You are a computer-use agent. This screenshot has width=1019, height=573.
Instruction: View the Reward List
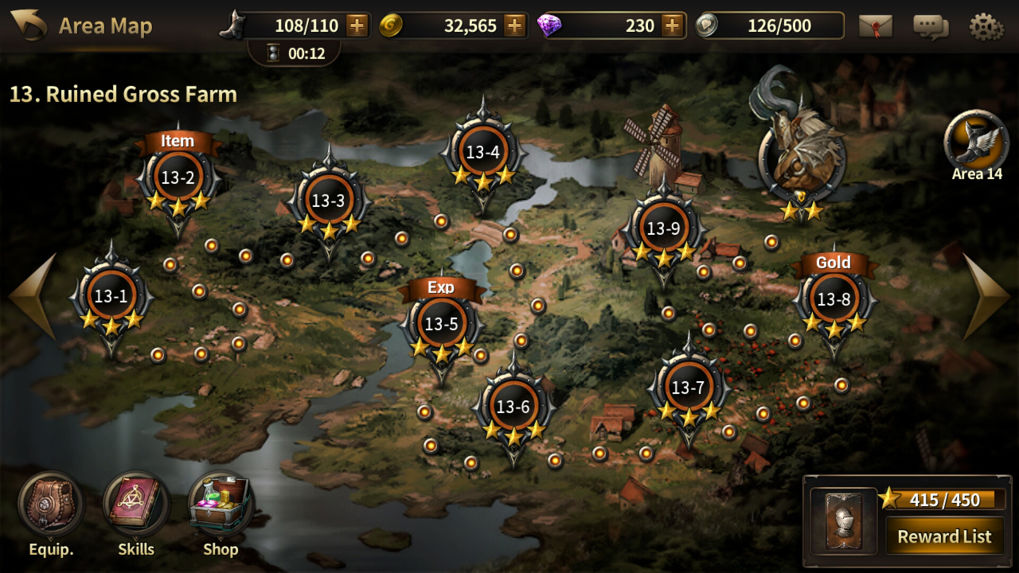coord(944,537)
